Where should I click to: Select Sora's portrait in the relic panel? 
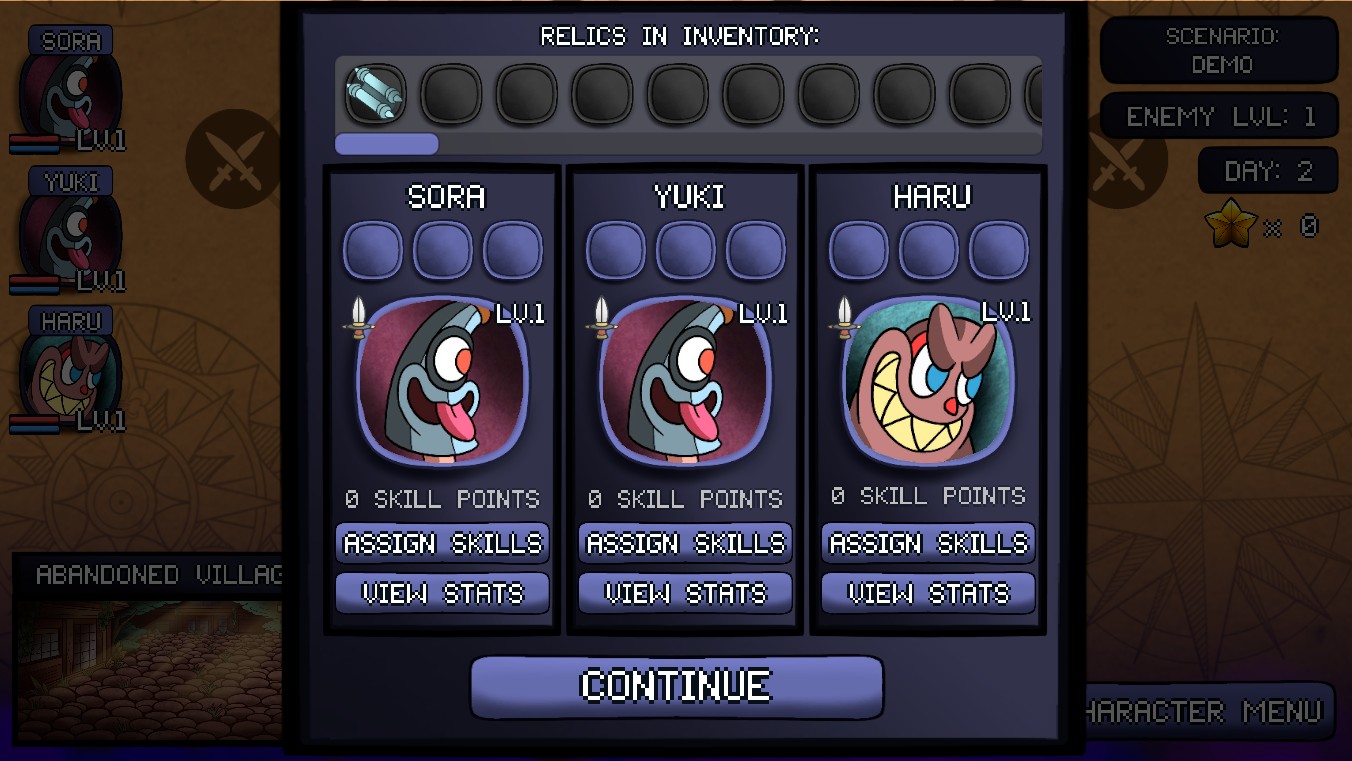click(x=443, y=382)
